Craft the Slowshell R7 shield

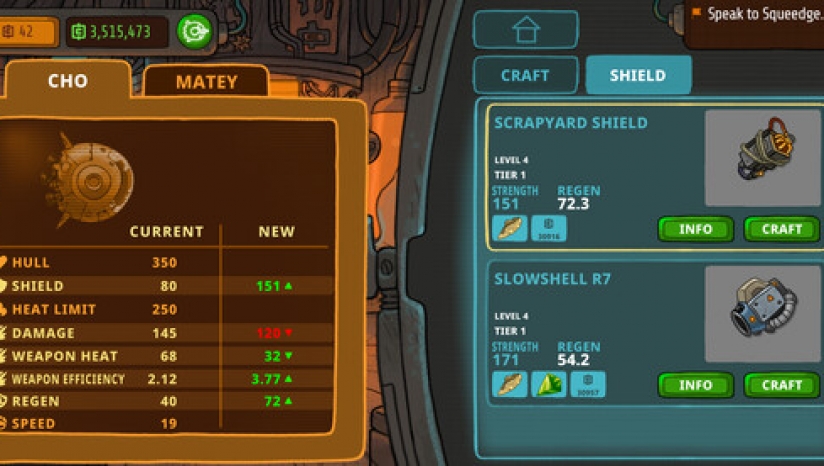tap(781, 385)
